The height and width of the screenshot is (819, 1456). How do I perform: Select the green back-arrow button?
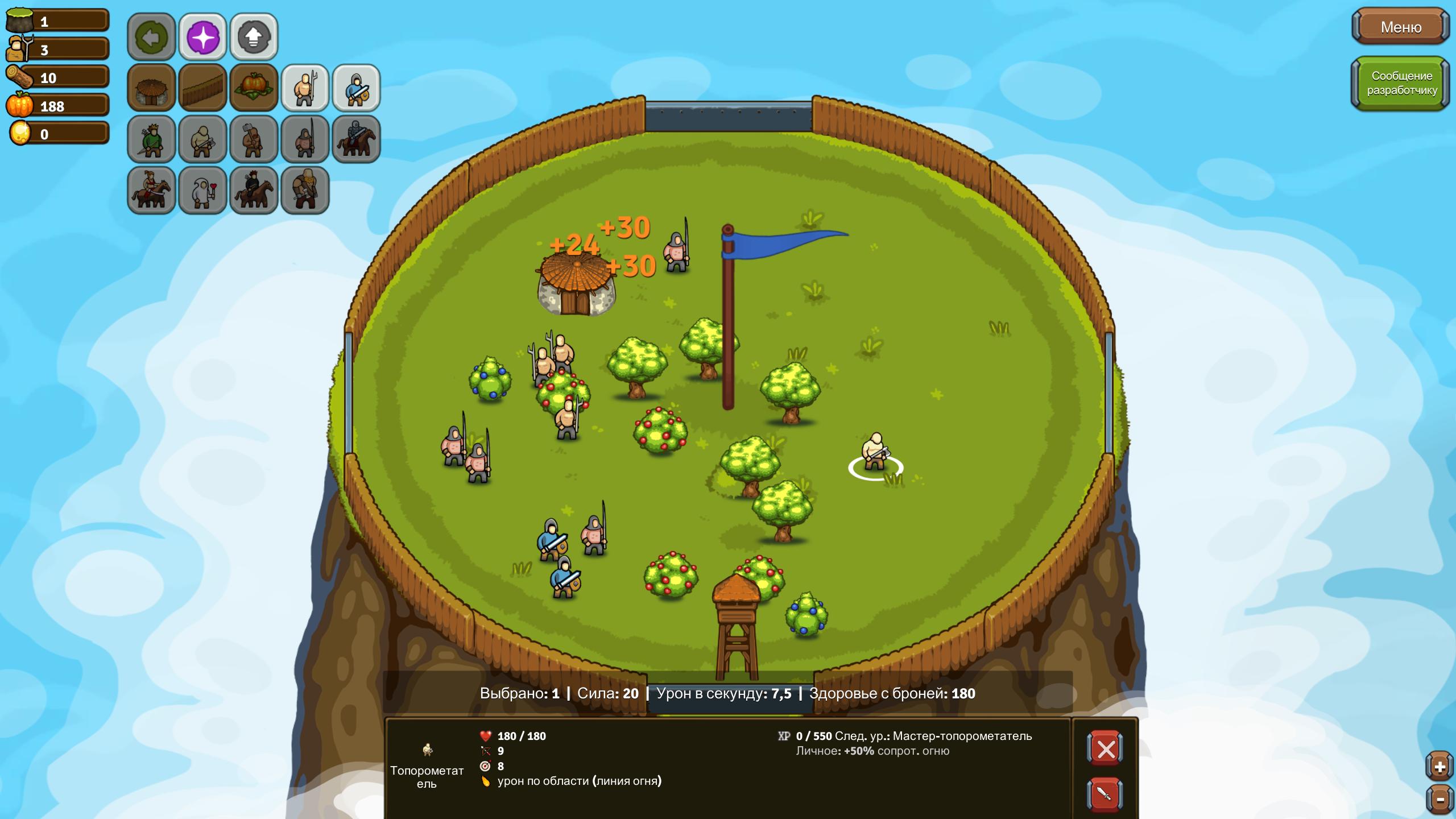point(151,38)
